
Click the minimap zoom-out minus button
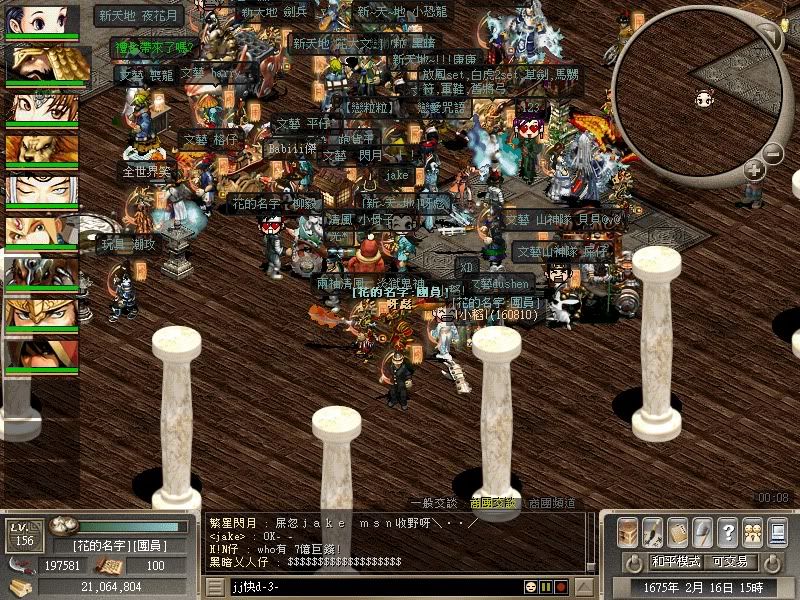(x=772, y=154)
